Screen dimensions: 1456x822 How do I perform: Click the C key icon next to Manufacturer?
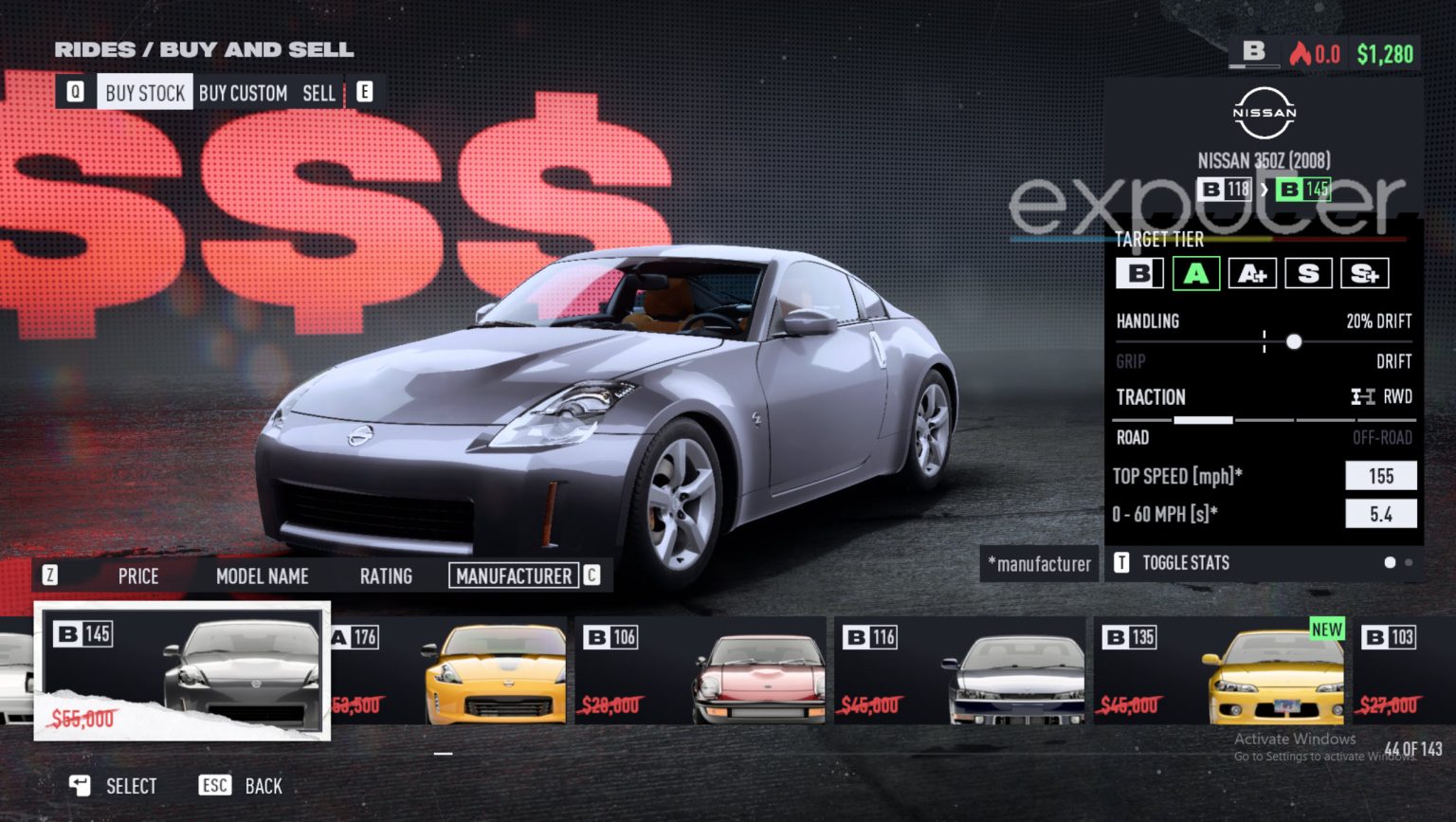[x=591, y=575]
